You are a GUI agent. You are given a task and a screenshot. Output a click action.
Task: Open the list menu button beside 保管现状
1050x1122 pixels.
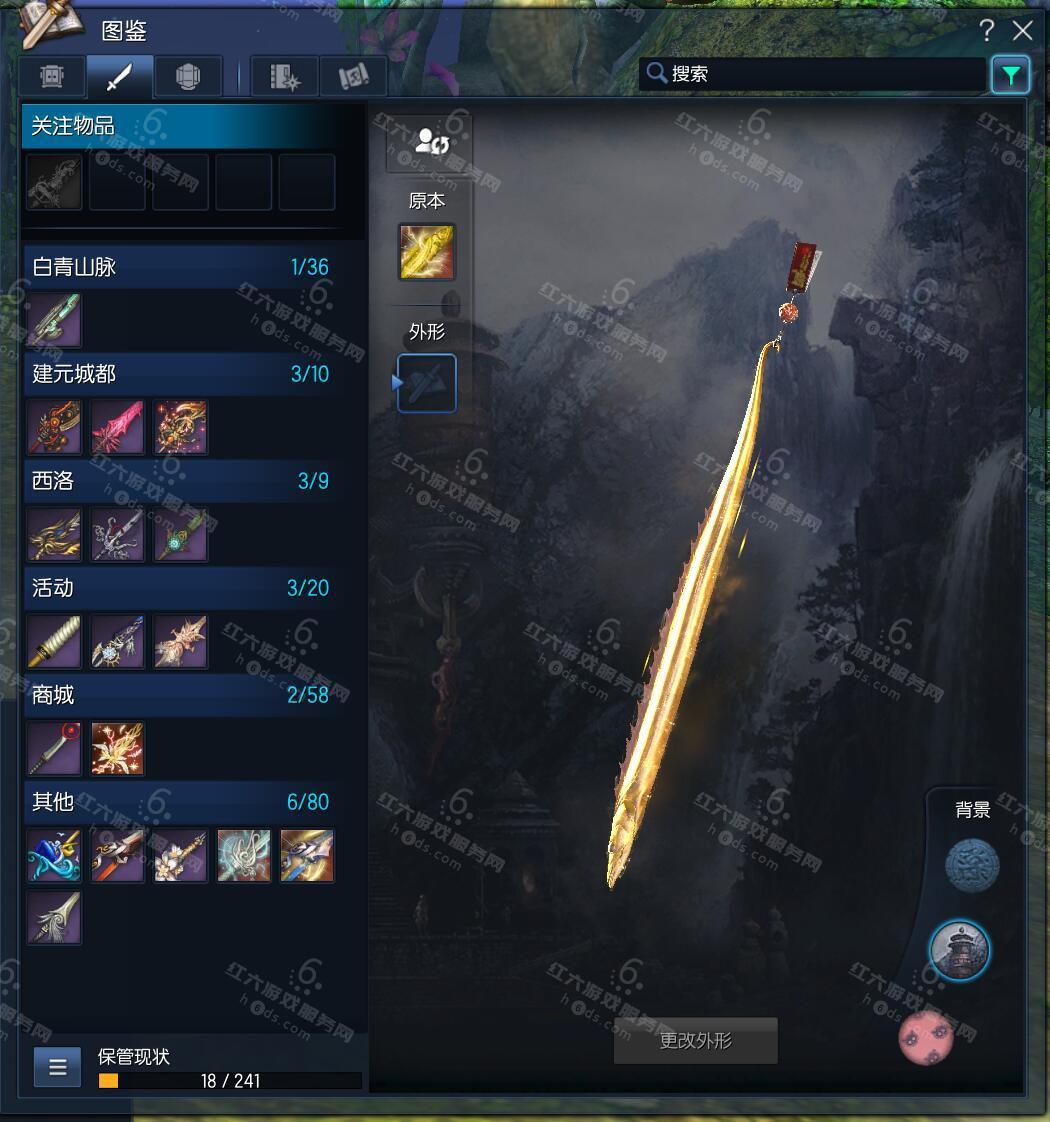(x=57, y=1067)
